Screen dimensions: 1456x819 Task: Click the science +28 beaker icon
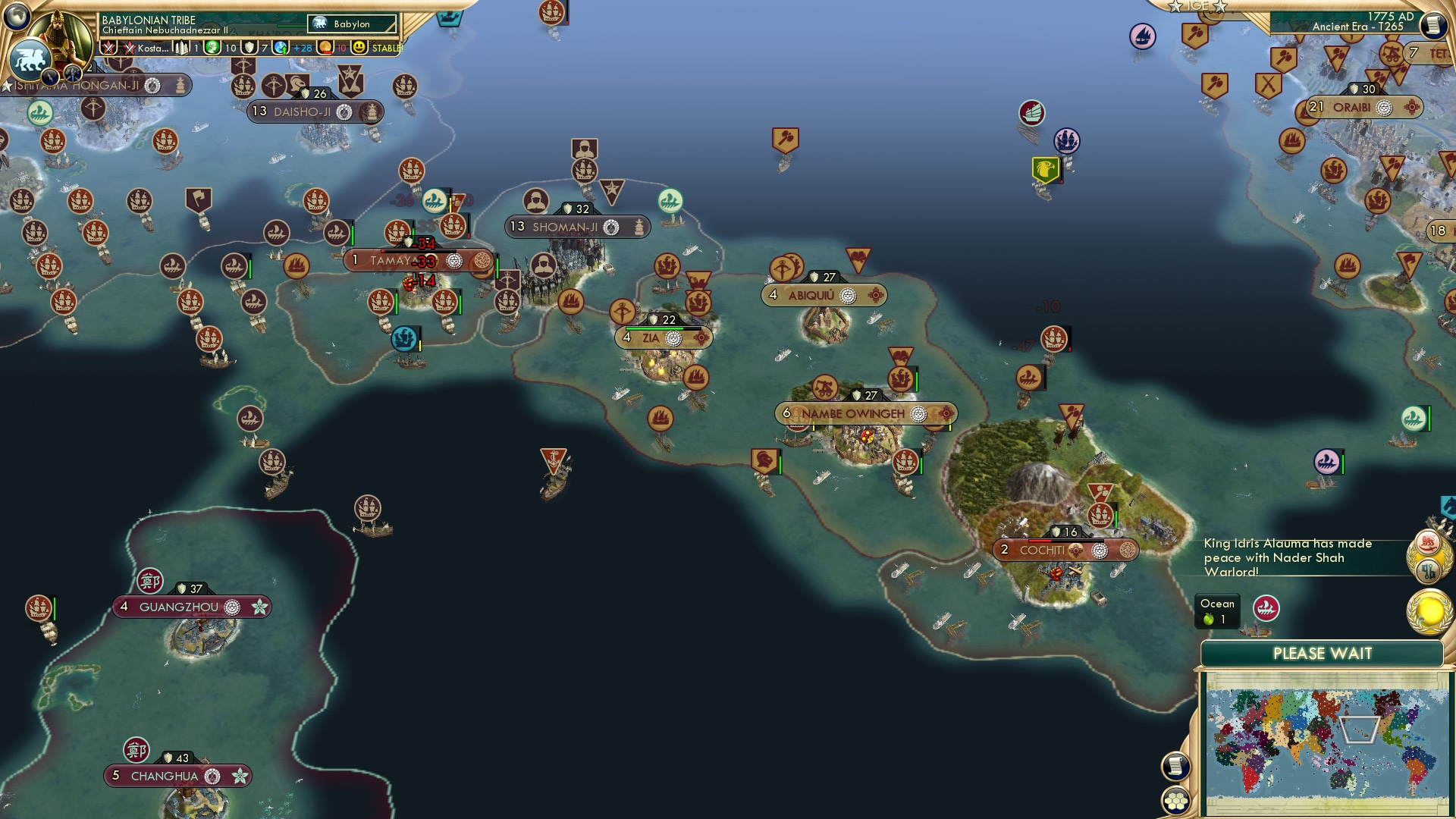point(280,48)
